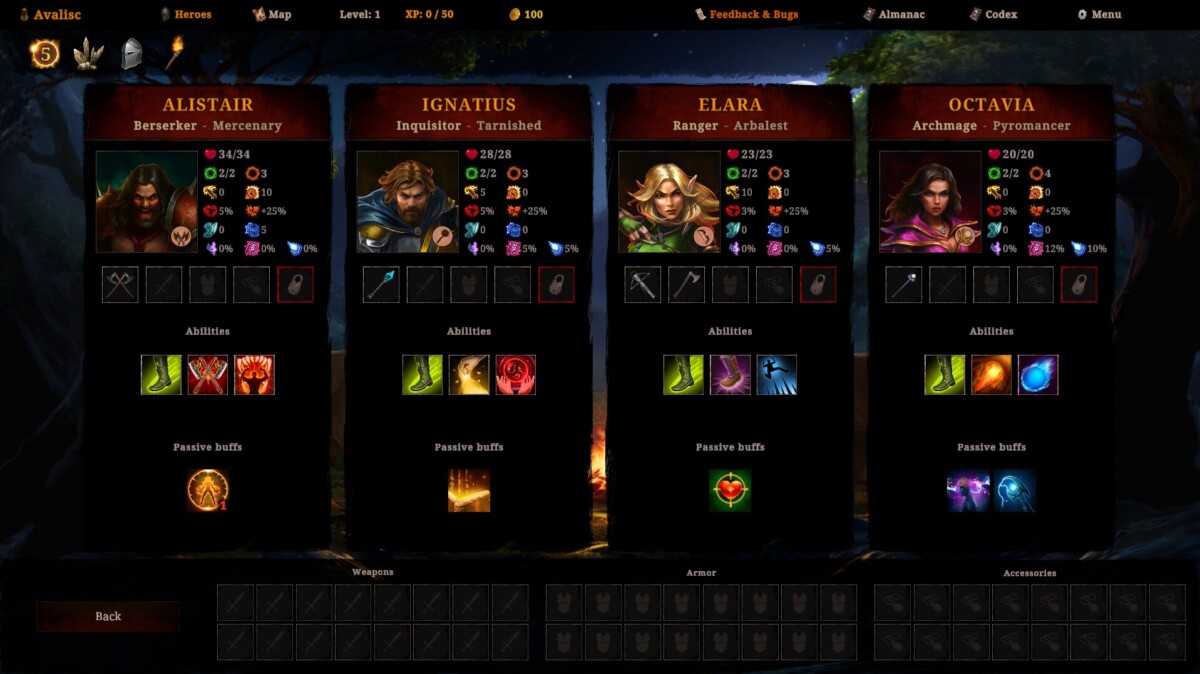Click Alistair's flaming figure passive buff
This screenshot has height=674, width=1200.
point(208,491)
